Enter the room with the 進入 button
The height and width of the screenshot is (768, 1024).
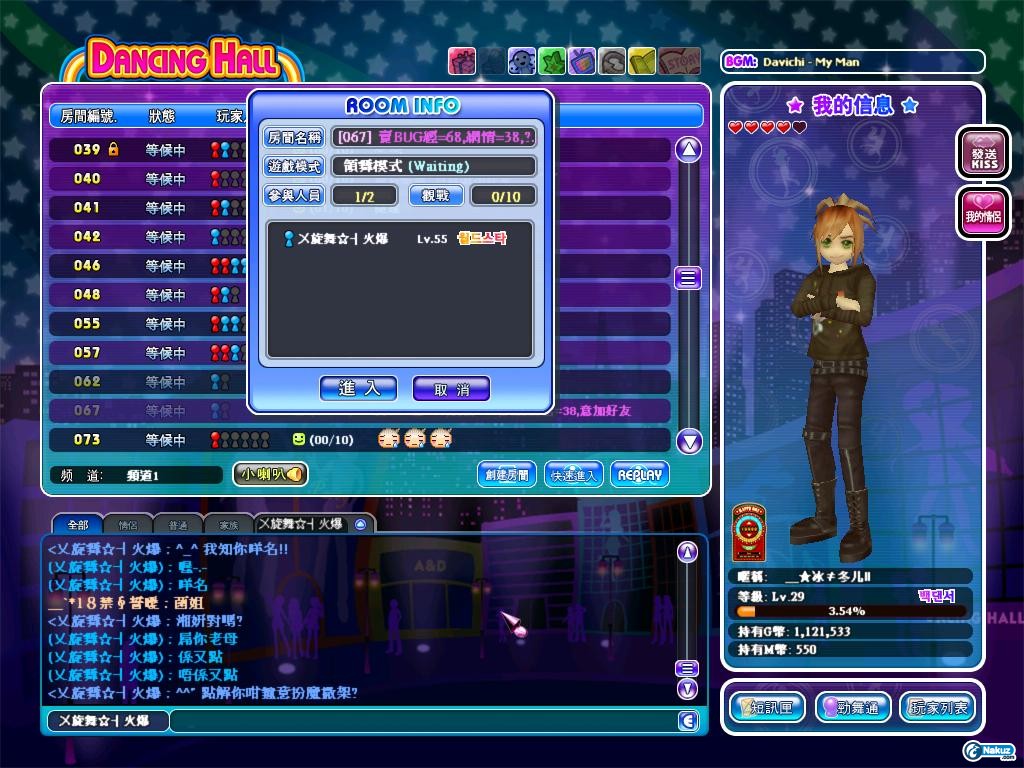[x=358, y=388]
